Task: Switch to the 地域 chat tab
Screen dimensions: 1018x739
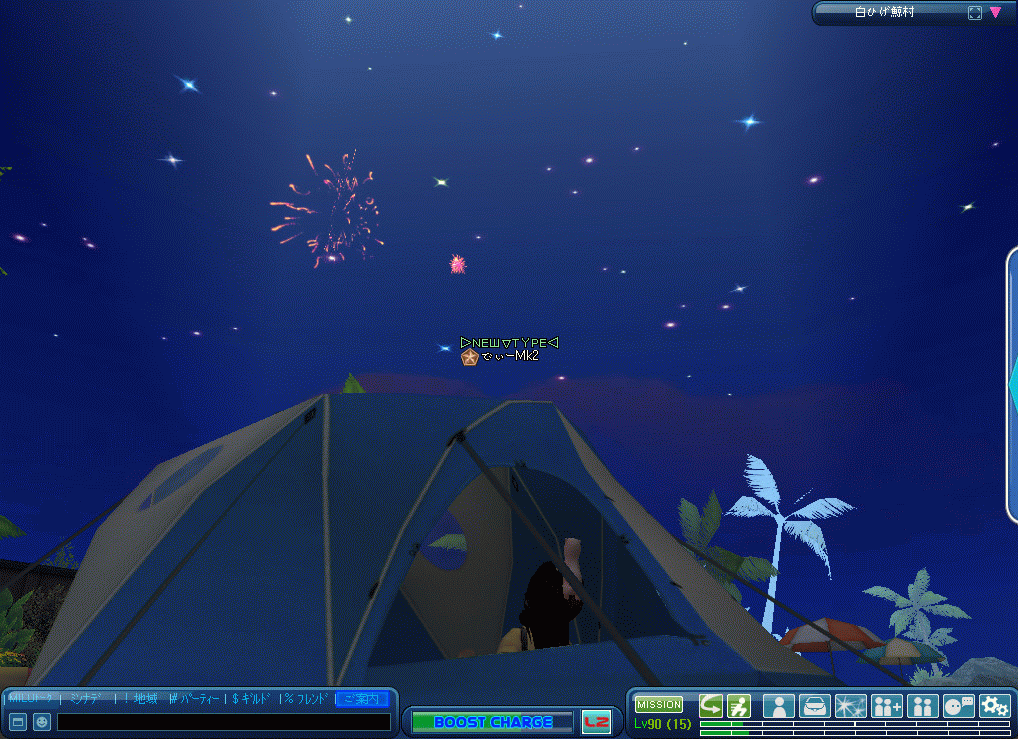Action: [x=146, y=698]
